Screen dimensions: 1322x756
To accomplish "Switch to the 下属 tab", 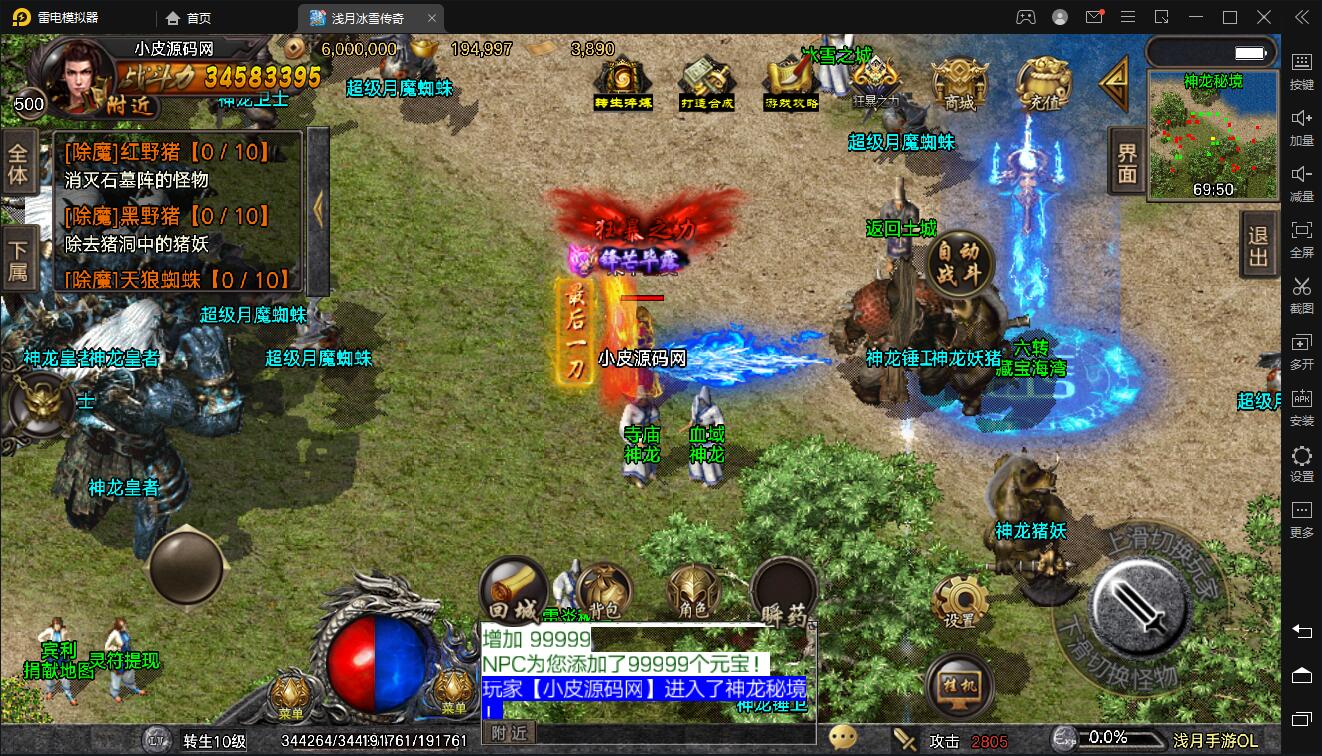I will click(x=19, y=258).
